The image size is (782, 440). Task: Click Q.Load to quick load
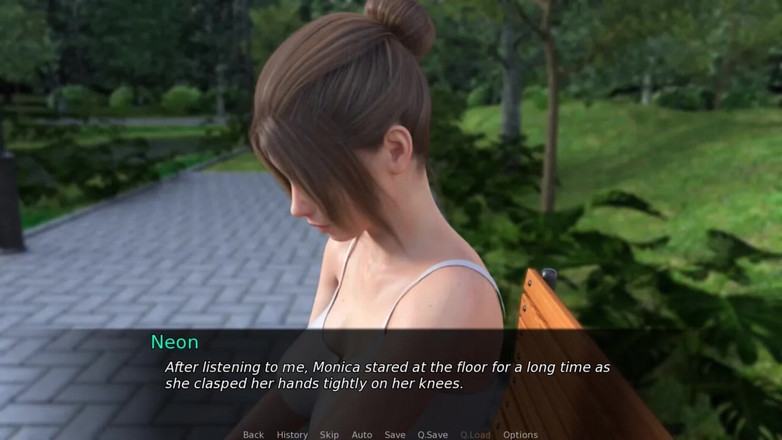click(x=475, y=435)
